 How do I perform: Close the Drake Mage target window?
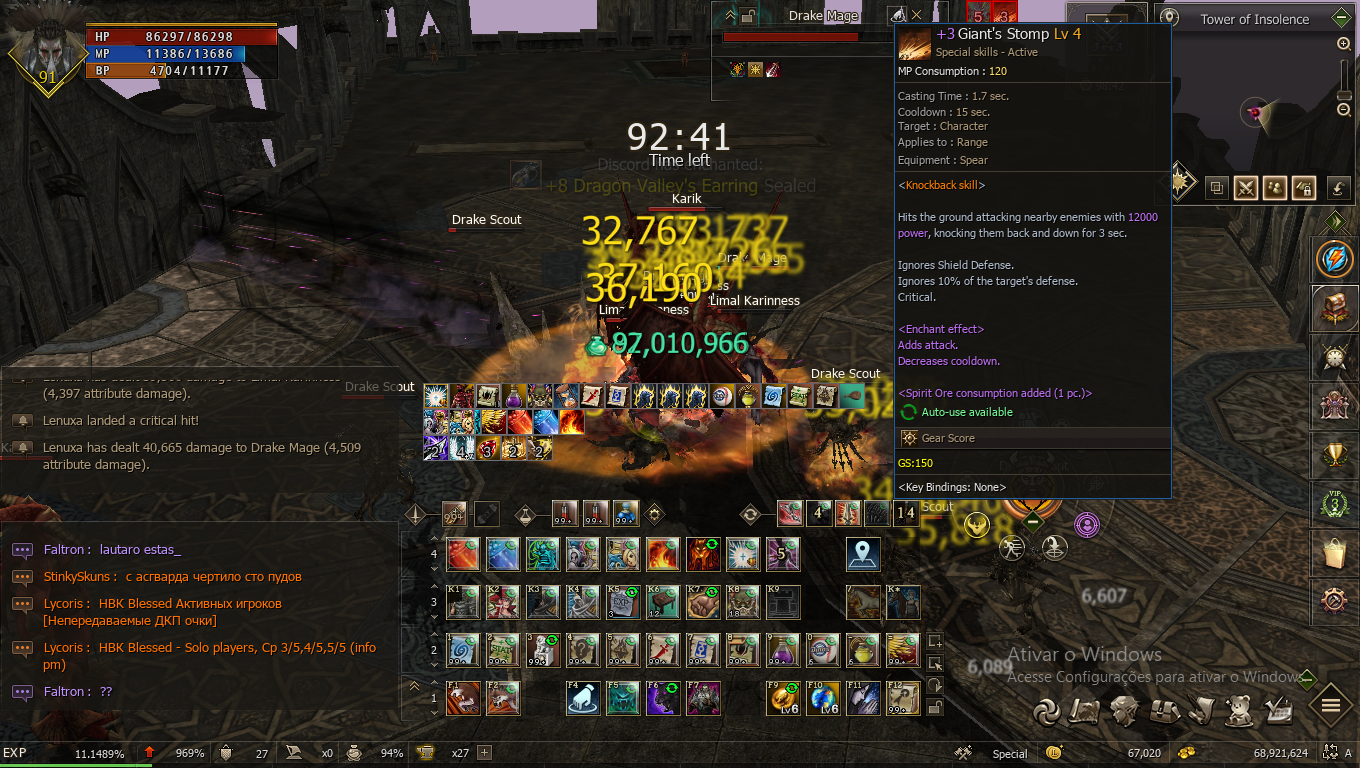pos(916,15)
